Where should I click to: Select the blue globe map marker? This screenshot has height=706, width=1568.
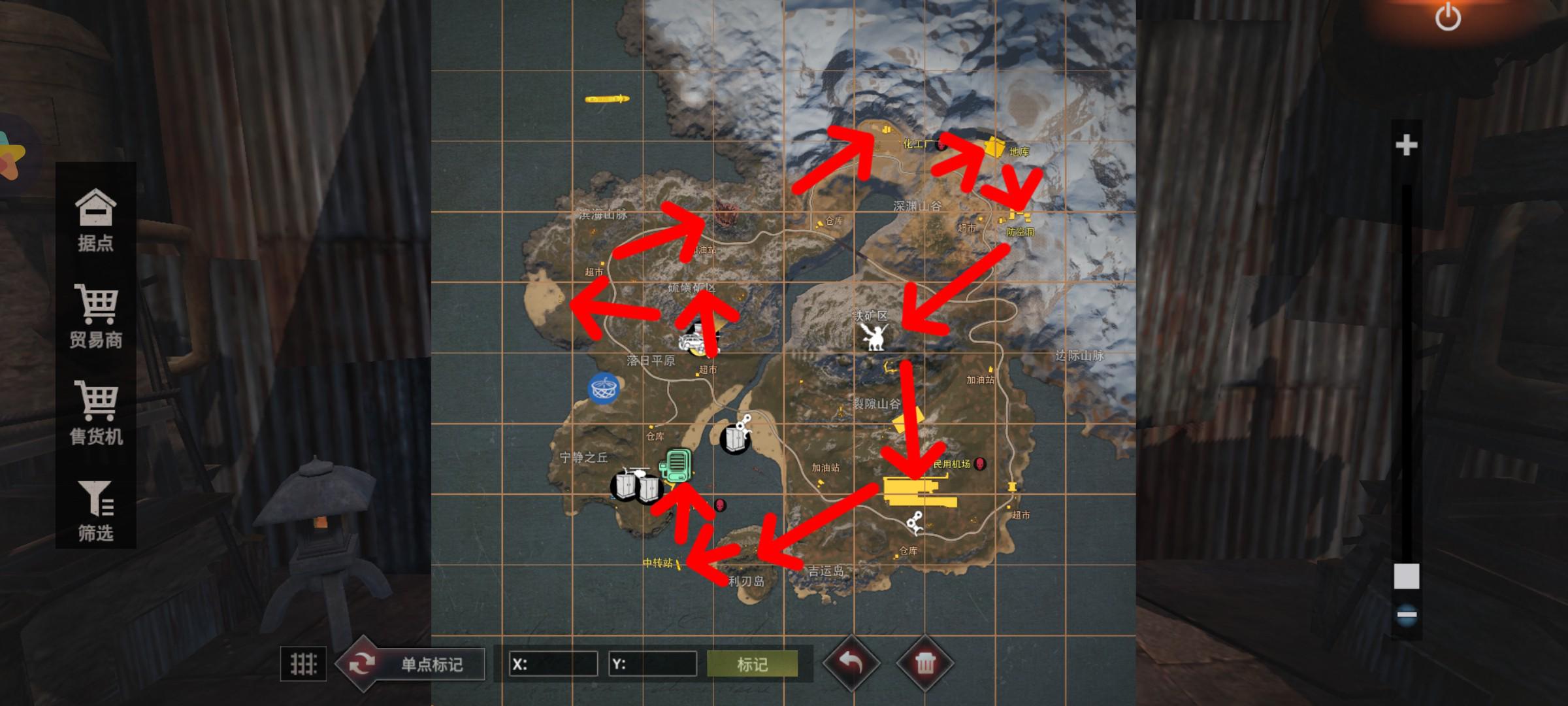(x=604, y=388)
